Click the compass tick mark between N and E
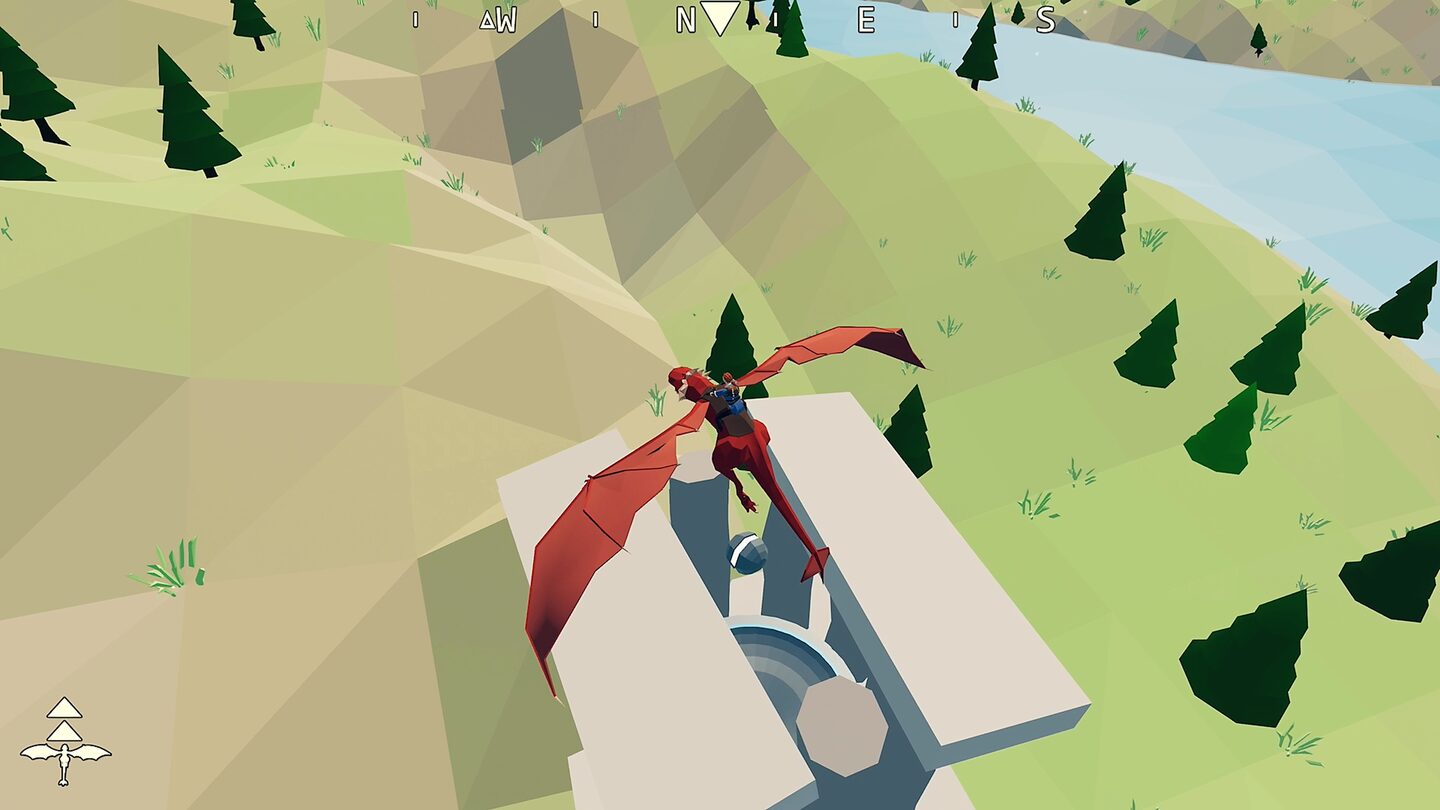 tap(774, 21)
